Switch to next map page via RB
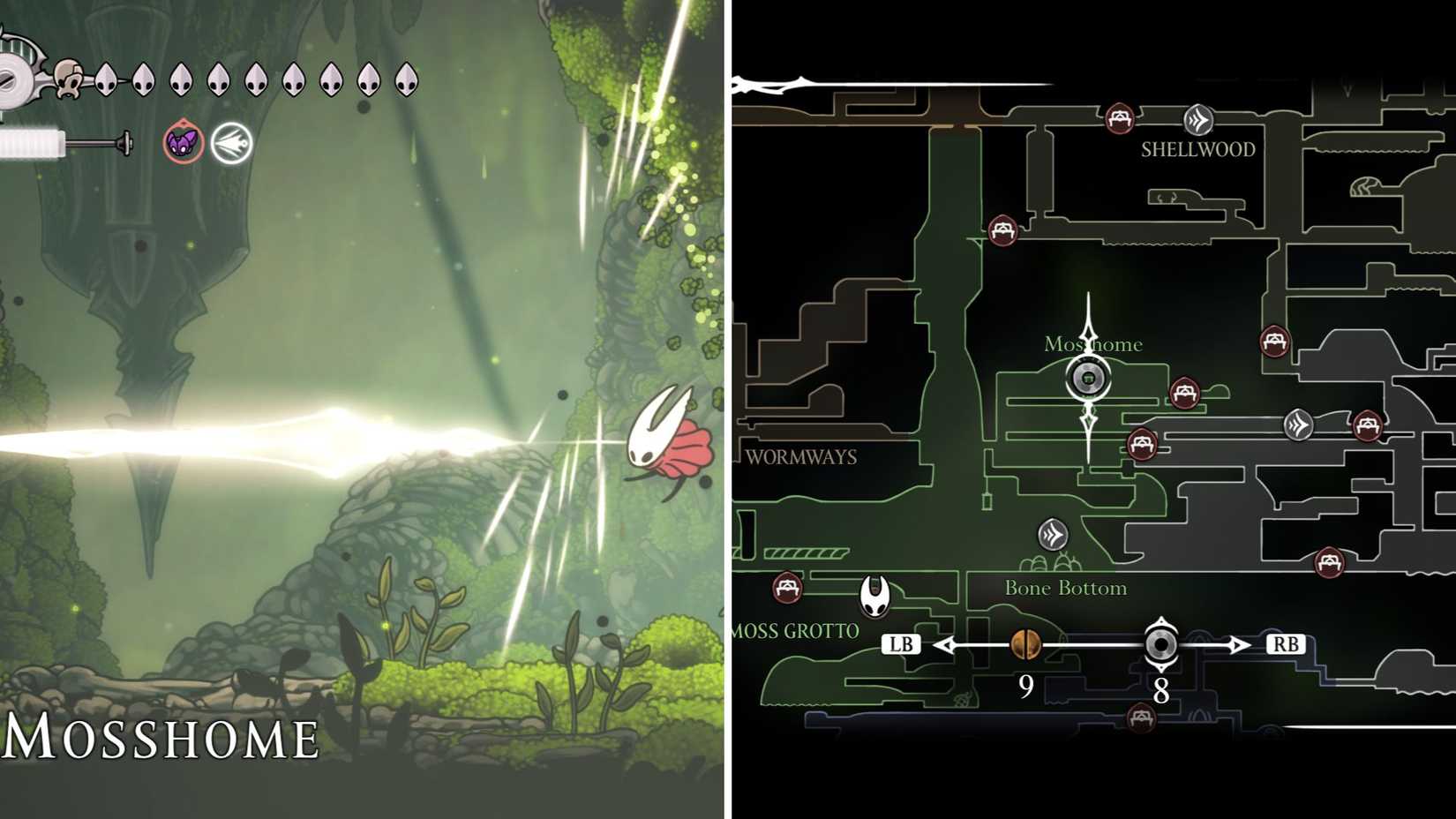The width and height of the screenshot is (1456, 819). tap(1285, 643)
